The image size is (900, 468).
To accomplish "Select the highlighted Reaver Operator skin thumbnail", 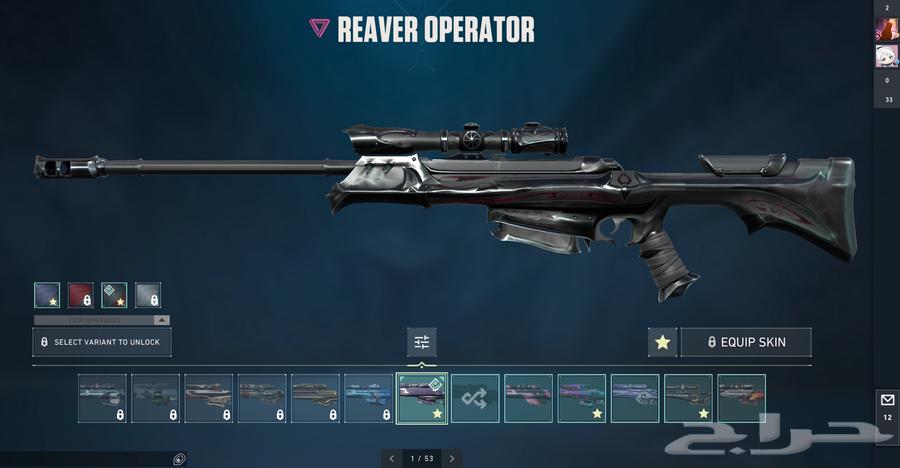I will coord(422,398).
